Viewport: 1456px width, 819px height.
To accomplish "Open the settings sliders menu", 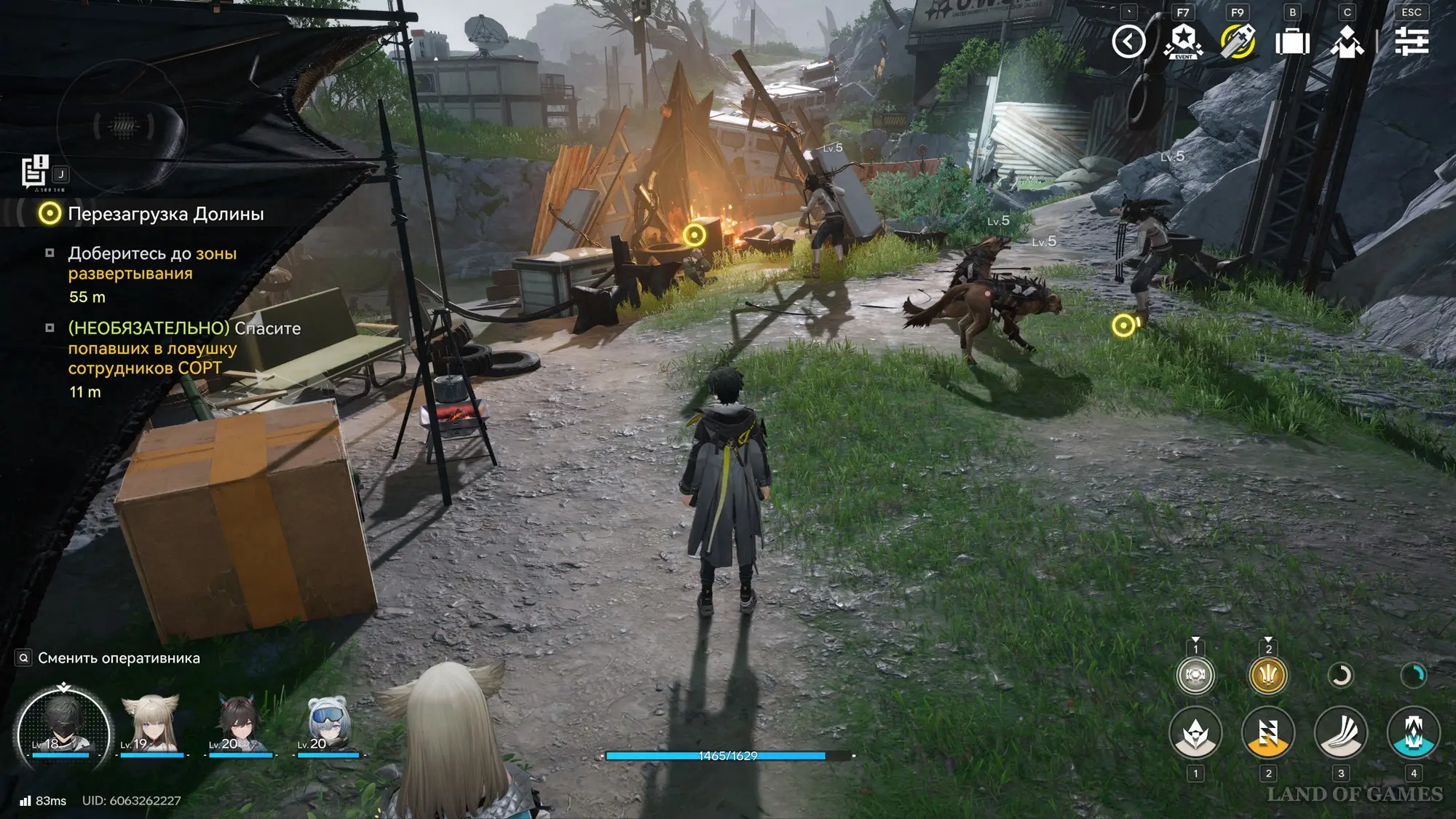I will click(1412, 41).
